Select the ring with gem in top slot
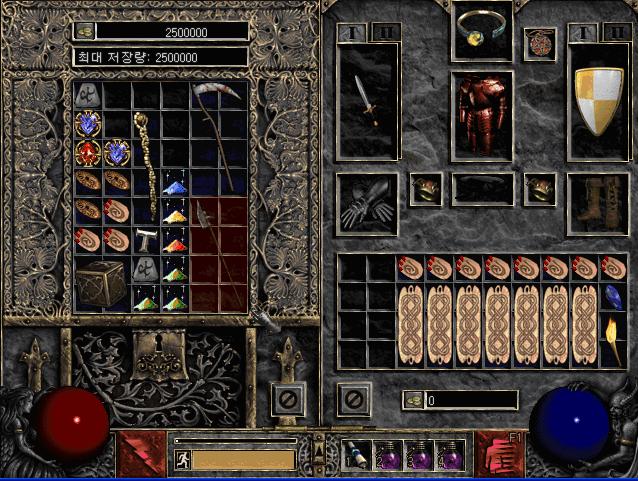 (x=482, y=32)
